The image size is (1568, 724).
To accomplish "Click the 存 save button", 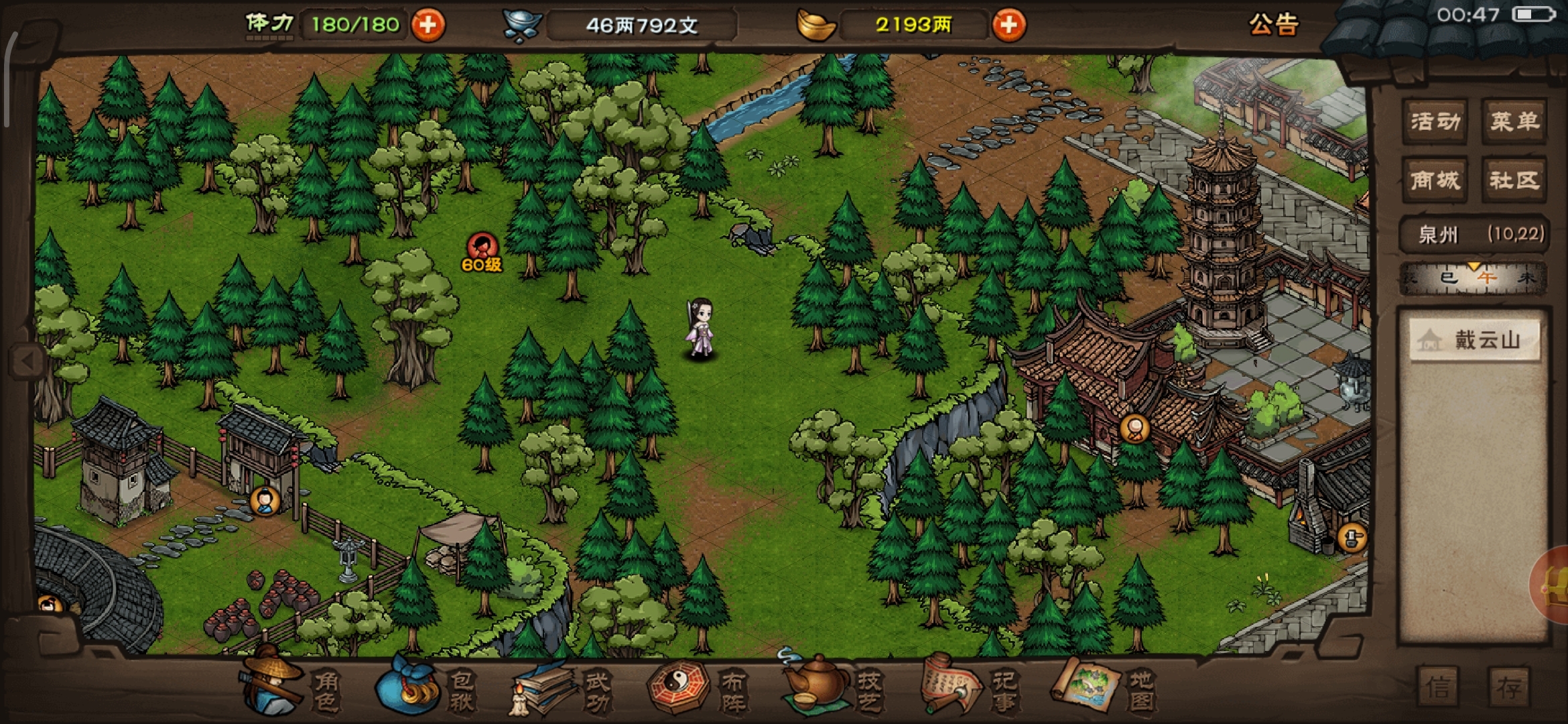I will (1509, 687).
